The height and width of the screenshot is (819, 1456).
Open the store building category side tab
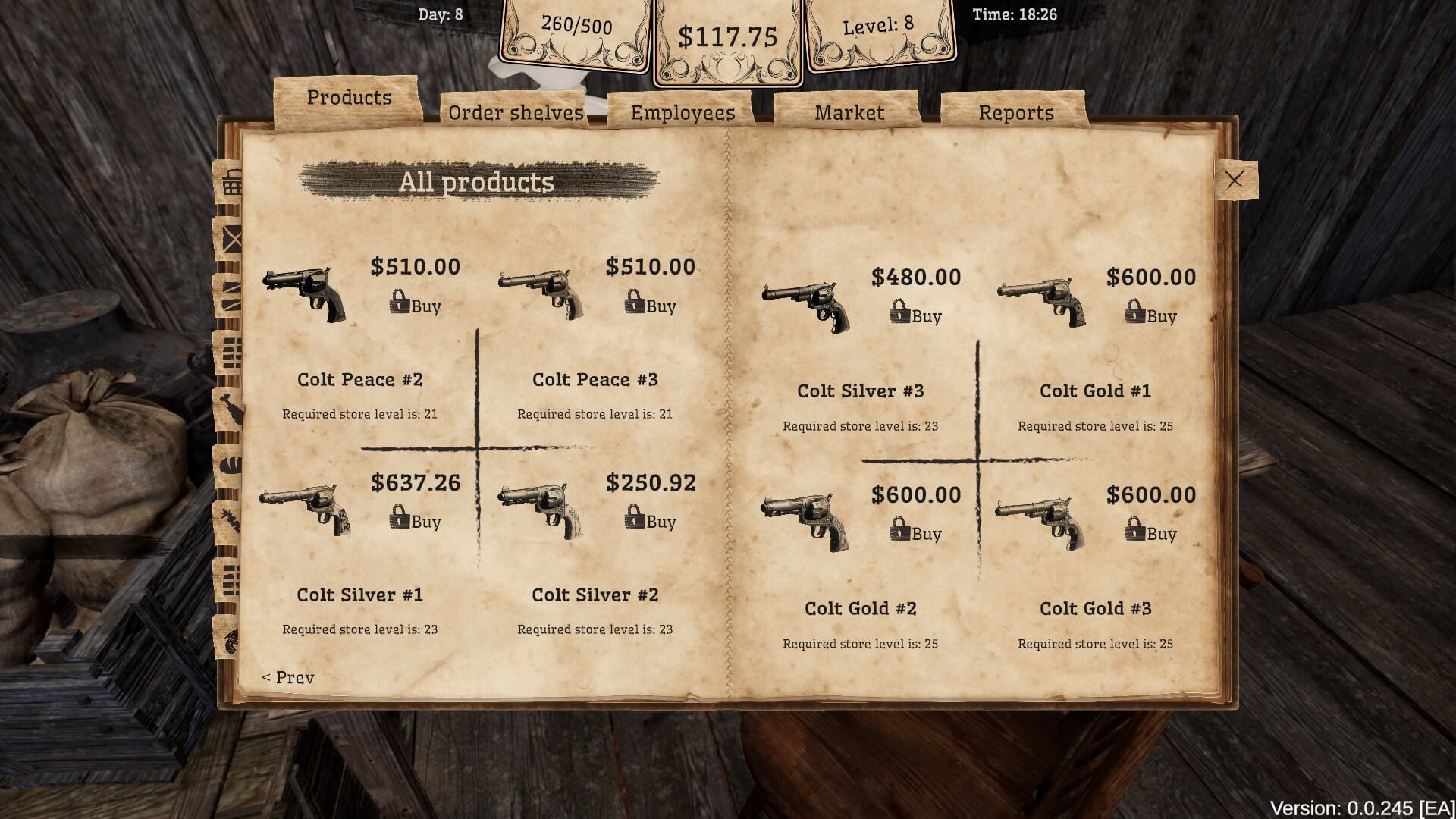[x=231, y=183]
